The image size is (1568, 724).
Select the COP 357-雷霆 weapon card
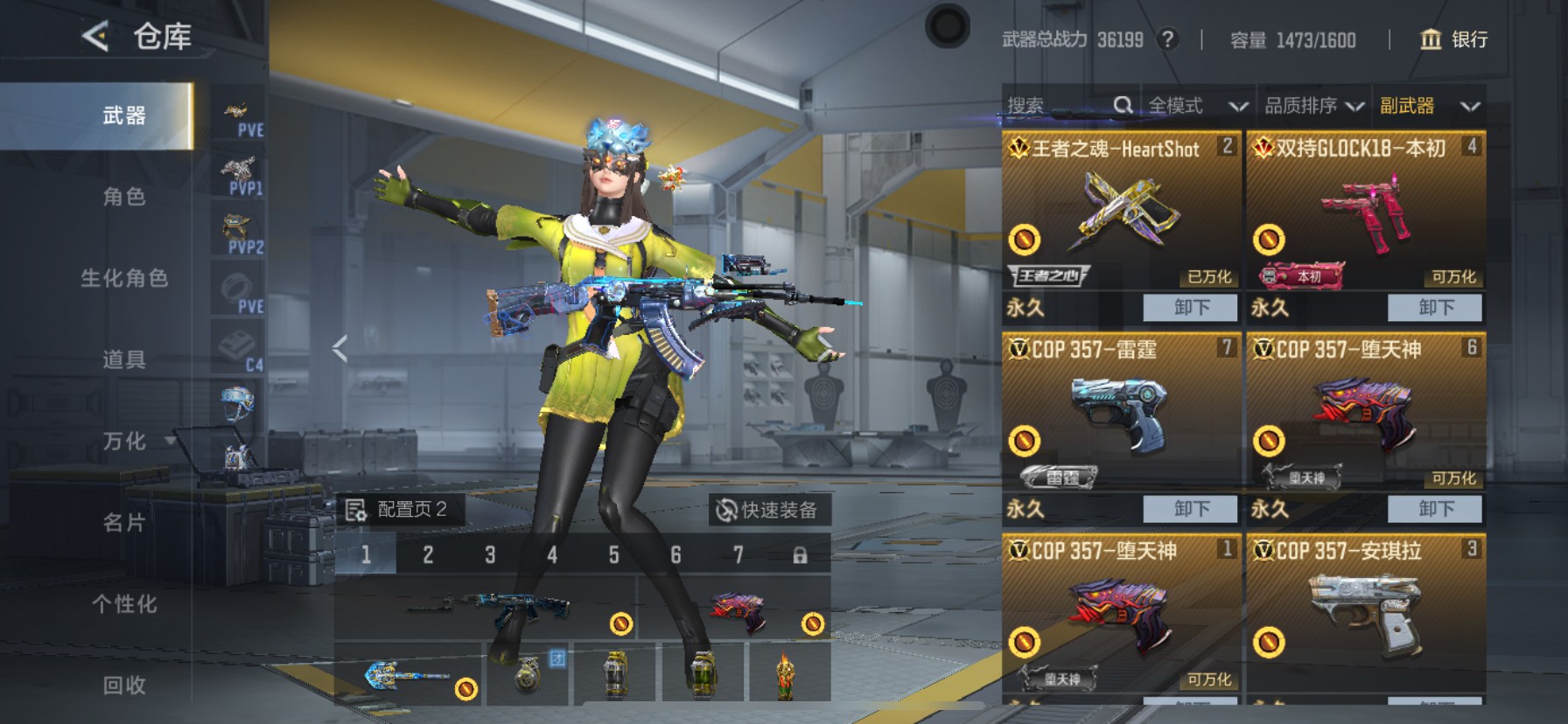click(1121, 411)
